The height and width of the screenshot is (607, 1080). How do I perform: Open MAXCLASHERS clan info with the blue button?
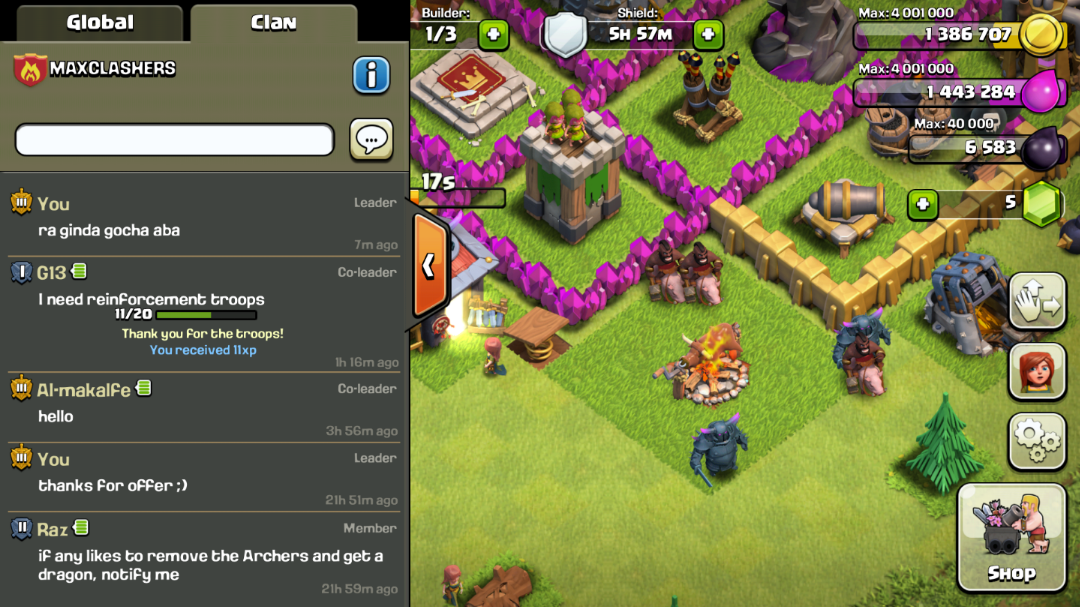click(370, 74)
